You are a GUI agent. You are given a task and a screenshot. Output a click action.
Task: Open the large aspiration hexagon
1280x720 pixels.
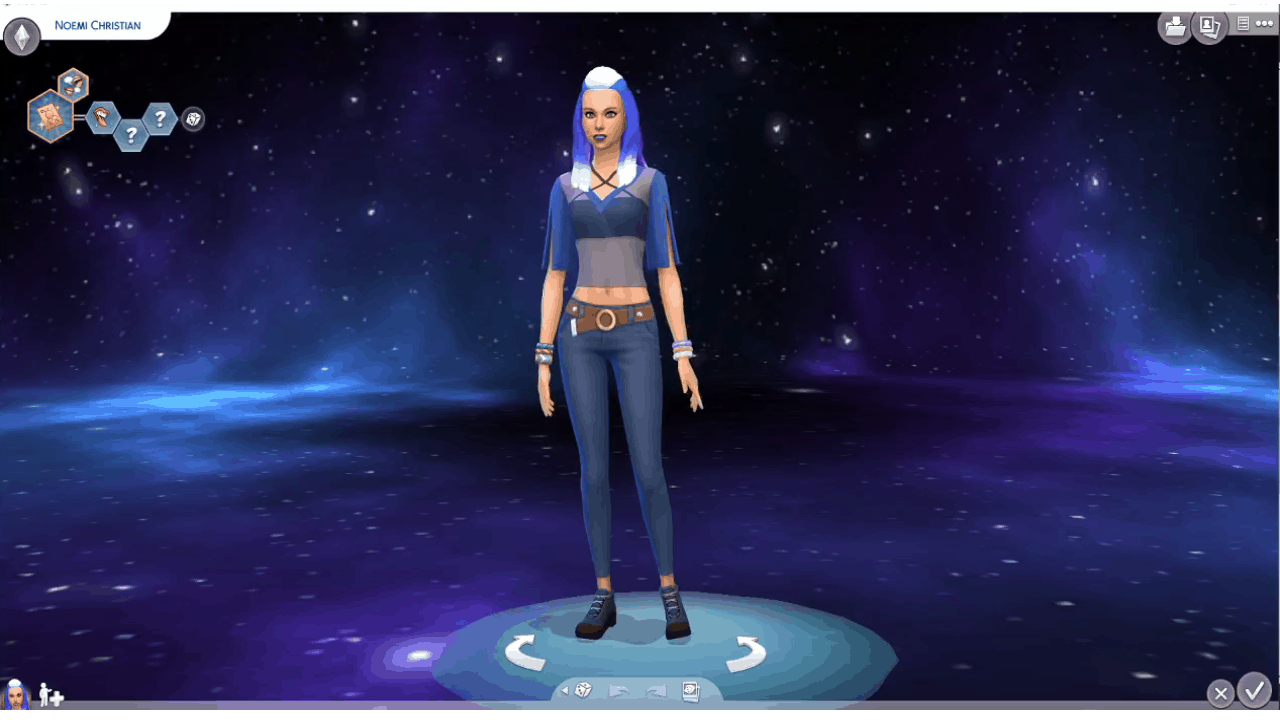click(50, 115)
